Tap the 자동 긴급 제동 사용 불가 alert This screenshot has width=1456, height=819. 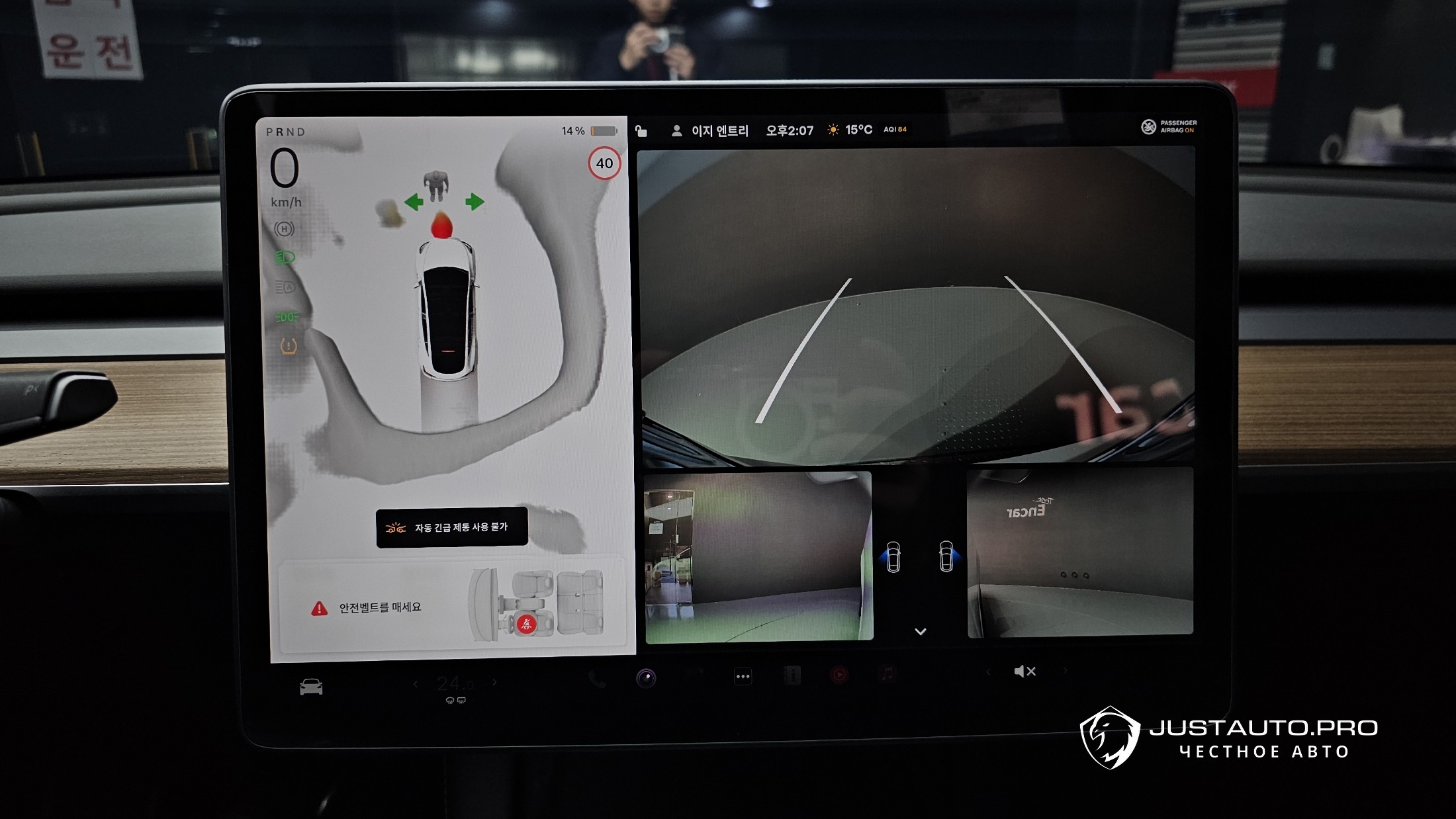(x=451, y=527)
